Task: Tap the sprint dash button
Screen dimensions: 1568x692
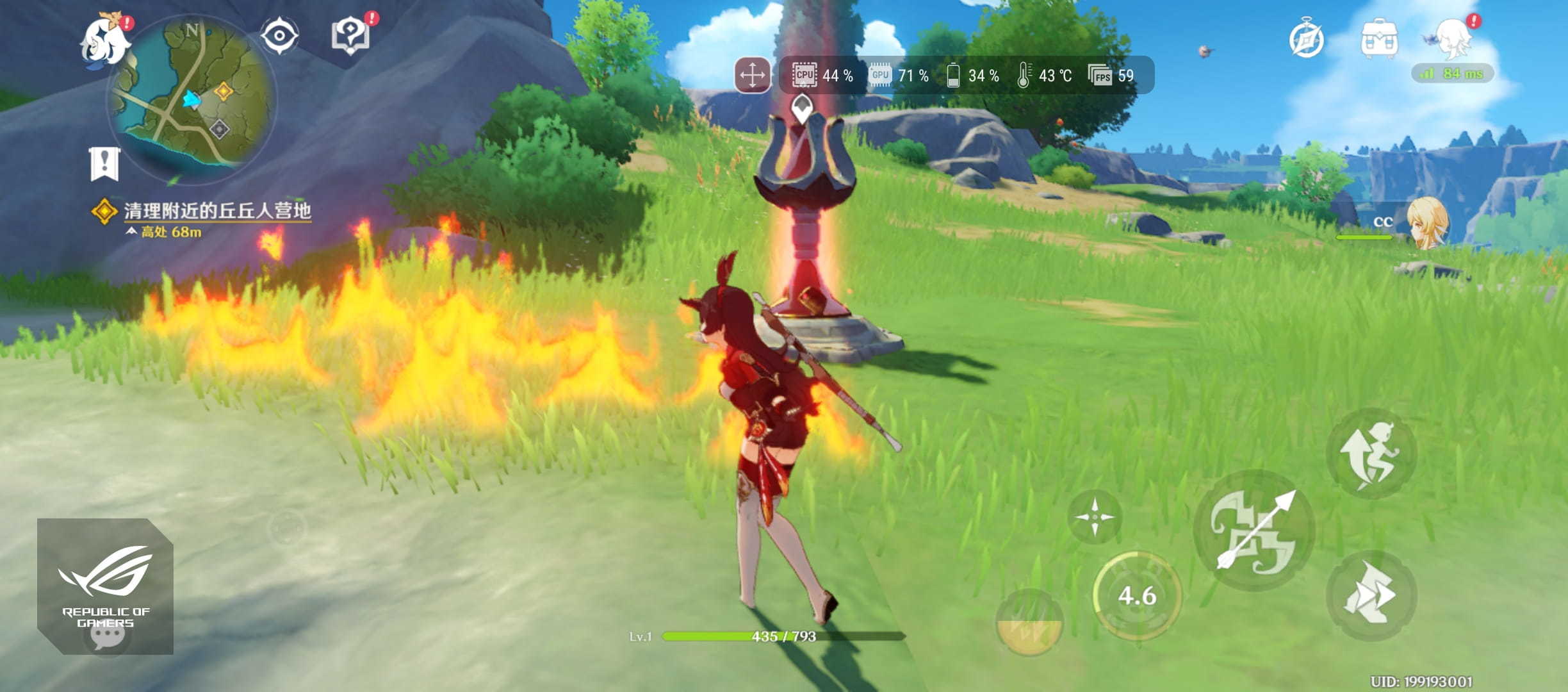Action: pyautogui.click(x=1371, y=595)
